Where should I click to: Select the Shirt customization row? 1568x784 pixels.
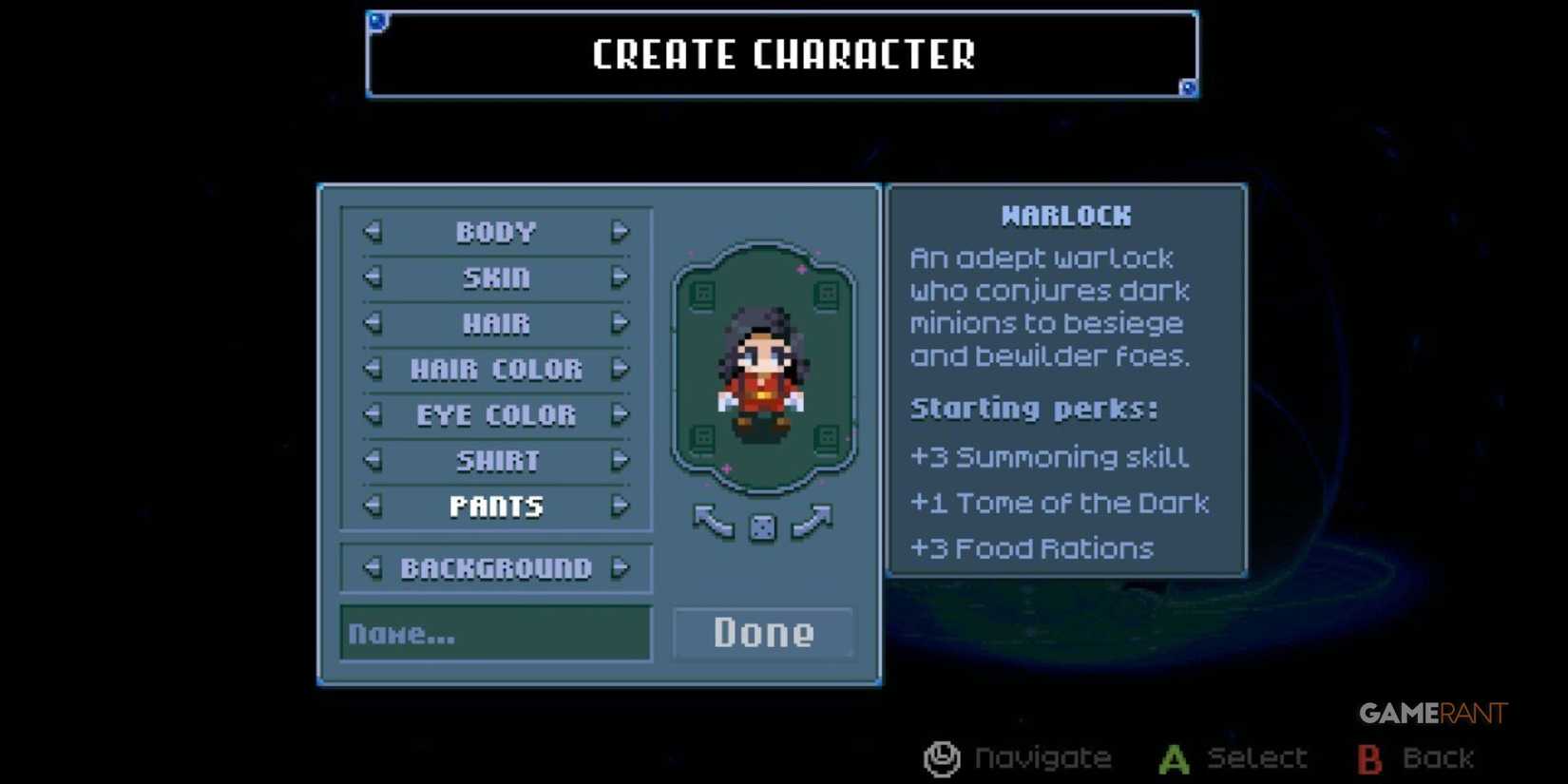(x=495, y=460)
